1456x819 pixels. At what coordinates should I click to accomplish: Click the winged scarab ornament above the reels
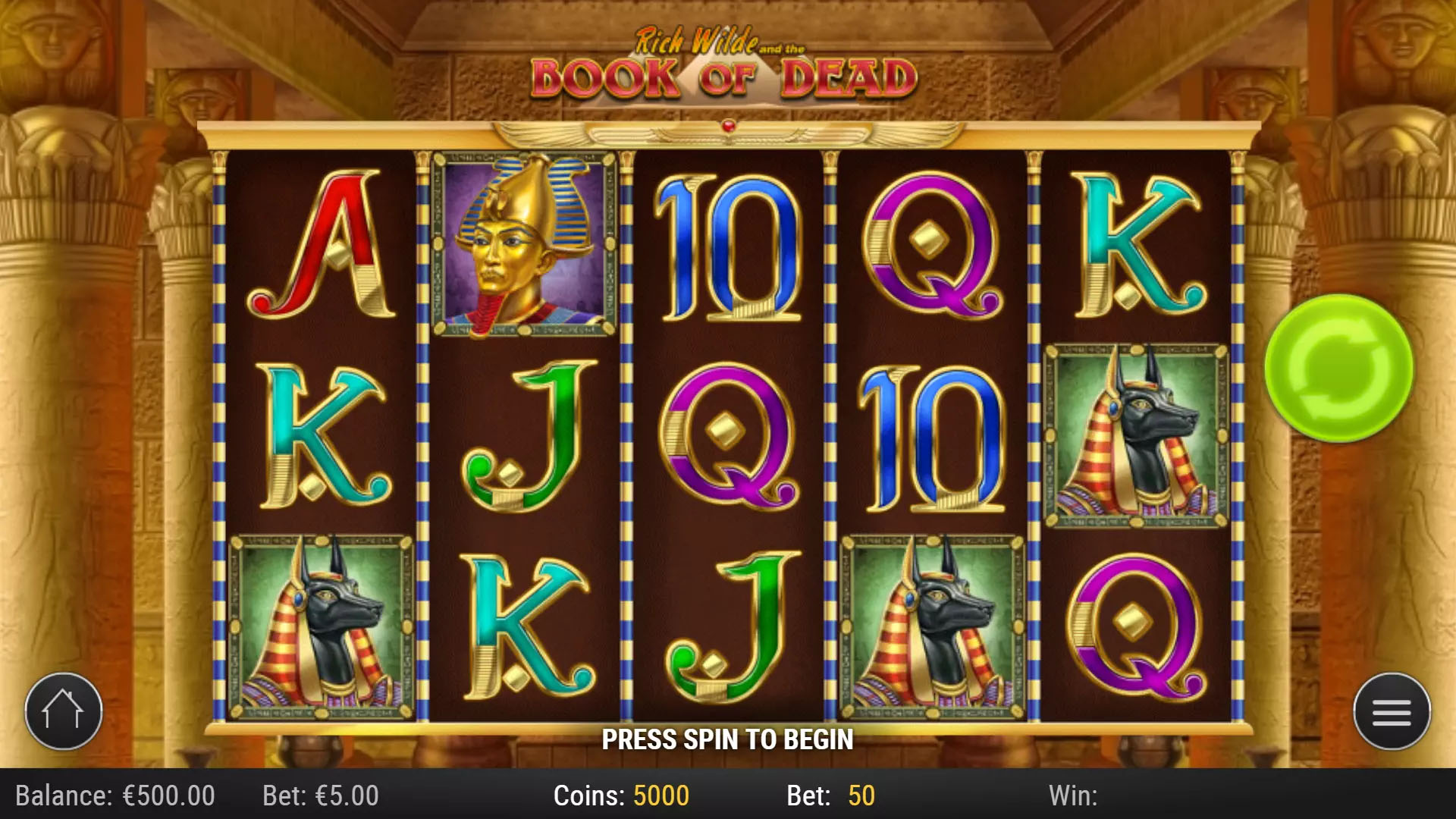click(x=728, y=130)
